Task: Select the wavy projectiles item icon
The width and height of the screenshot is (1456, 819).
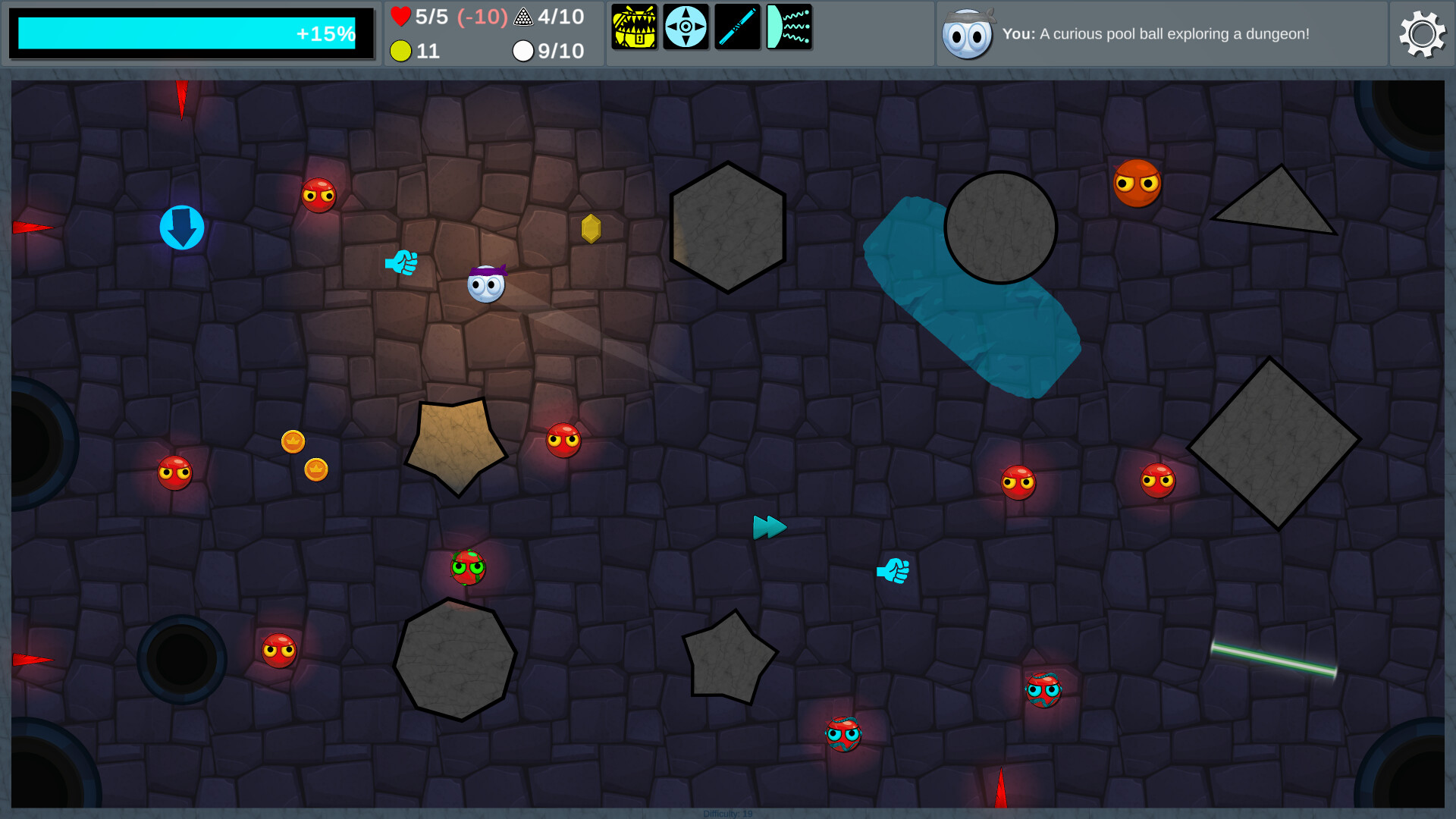Action: coord(789,27)
